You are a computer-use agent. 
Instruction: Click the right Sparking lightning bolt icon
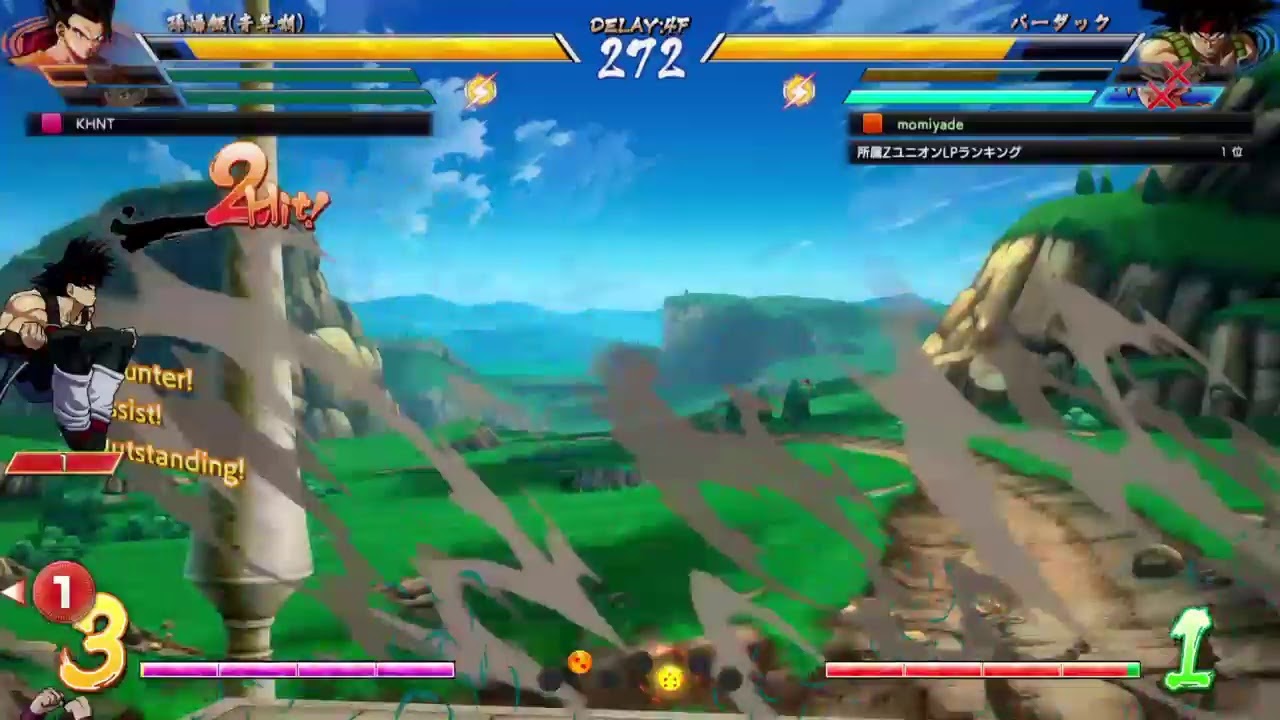coord(800,90)
